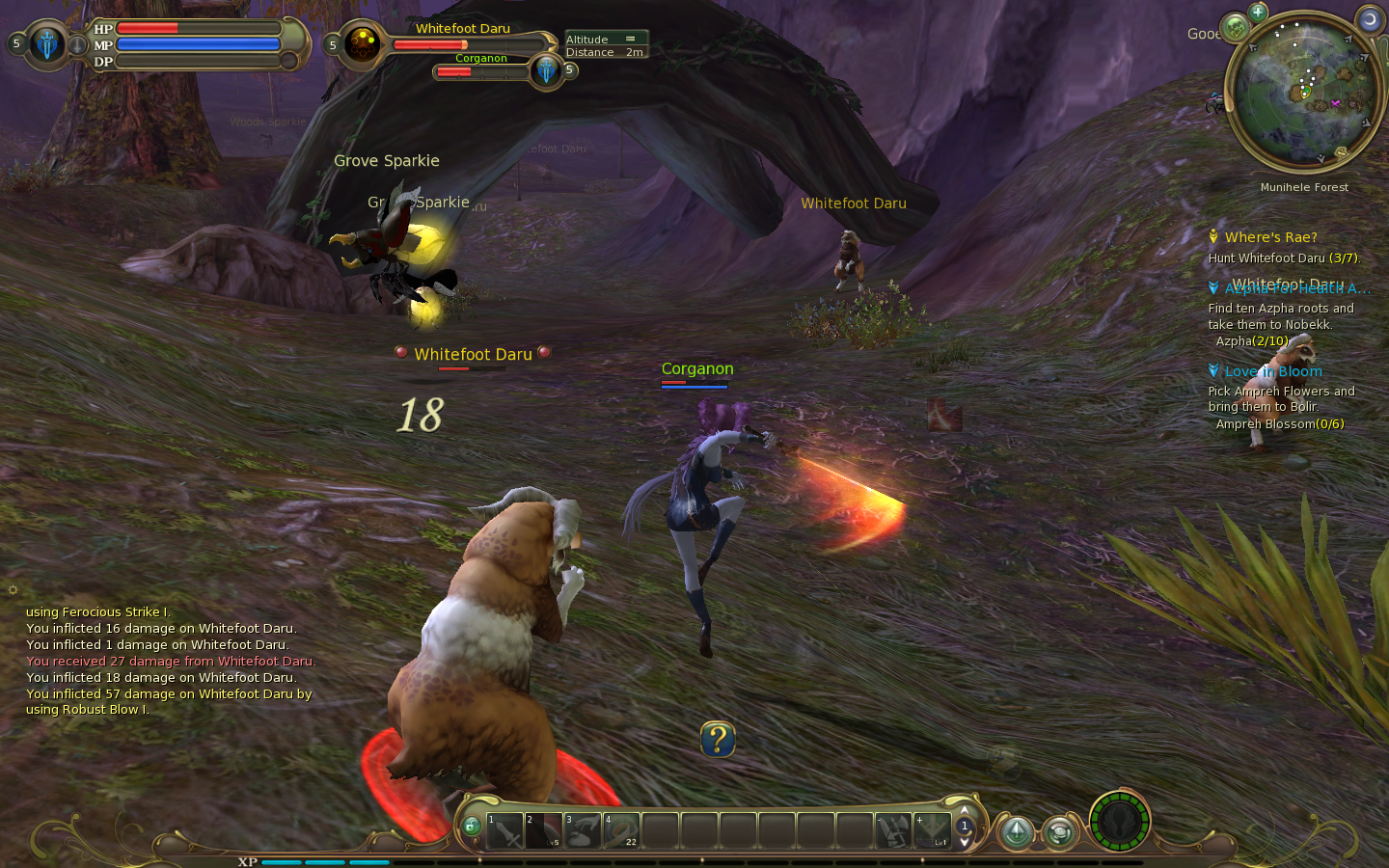Toggle the green hotbar lock icon

(x=471, y=827)
